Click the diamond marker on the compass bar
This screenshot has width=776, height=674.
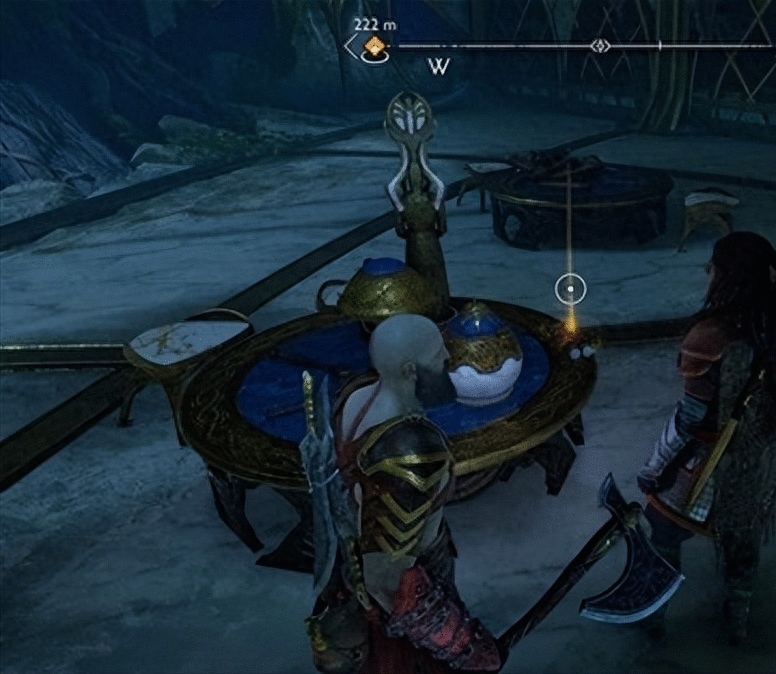tap(599, 46)
